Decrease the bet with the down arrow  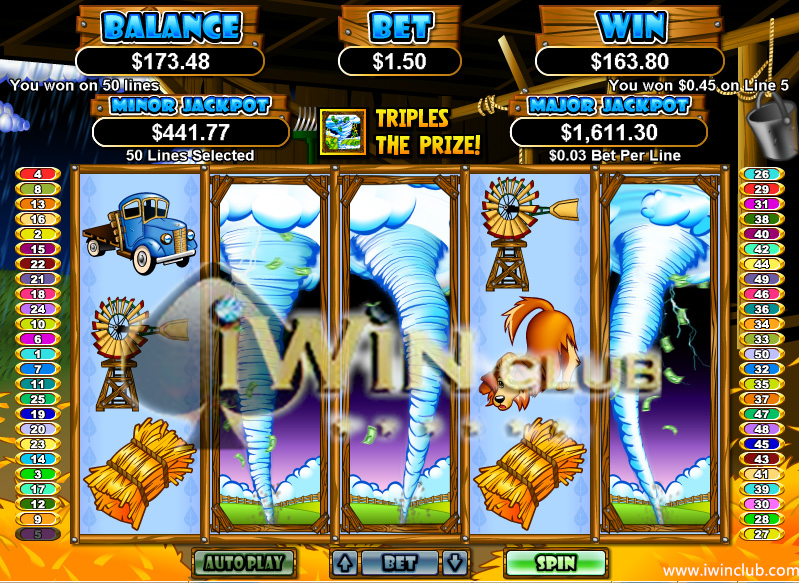[x=455, y=562]
